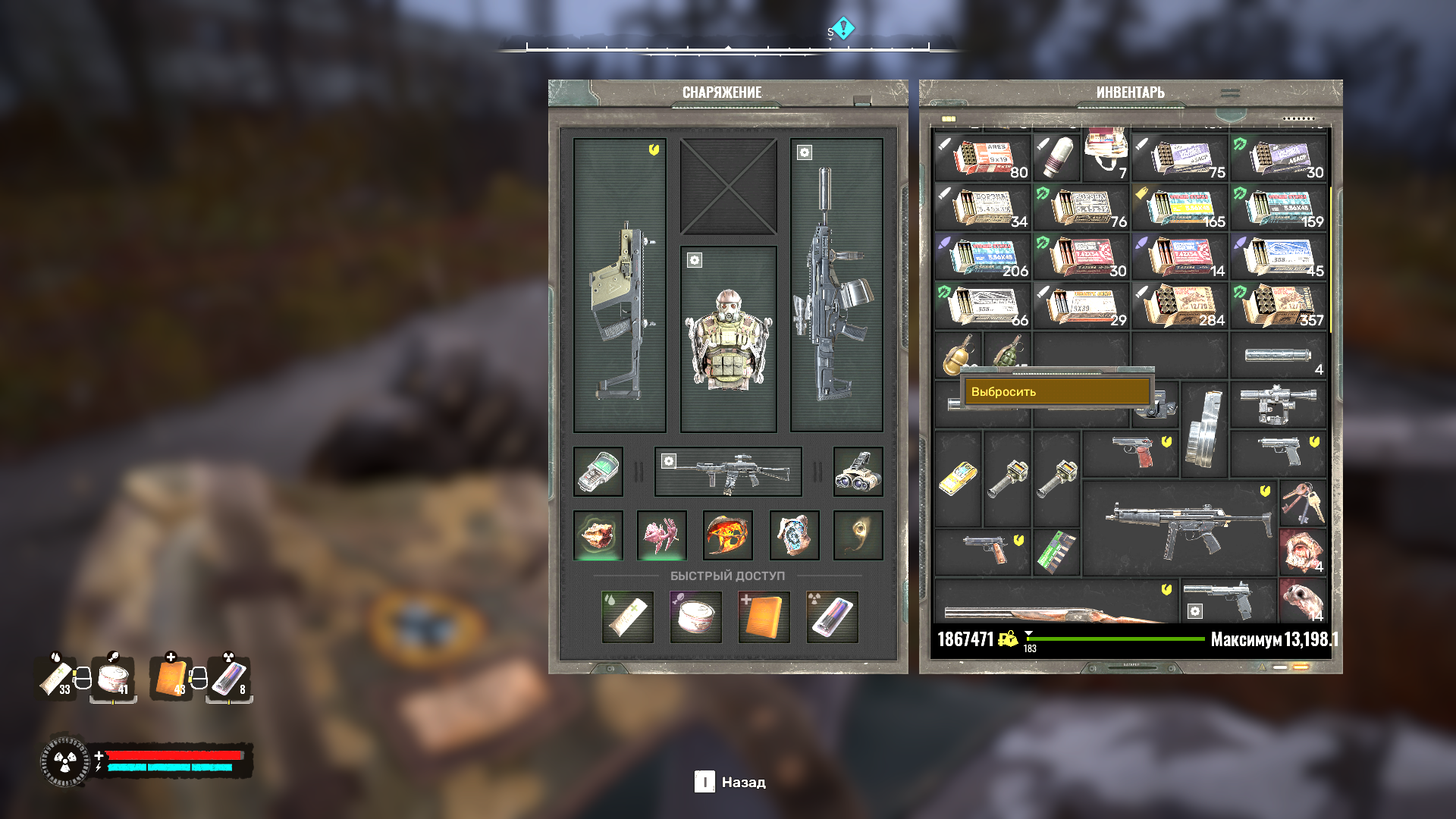Select the MP5 submachine gun in inventory
The height and width of the screenshot is (819, 1456).
tap(1180, 528)
